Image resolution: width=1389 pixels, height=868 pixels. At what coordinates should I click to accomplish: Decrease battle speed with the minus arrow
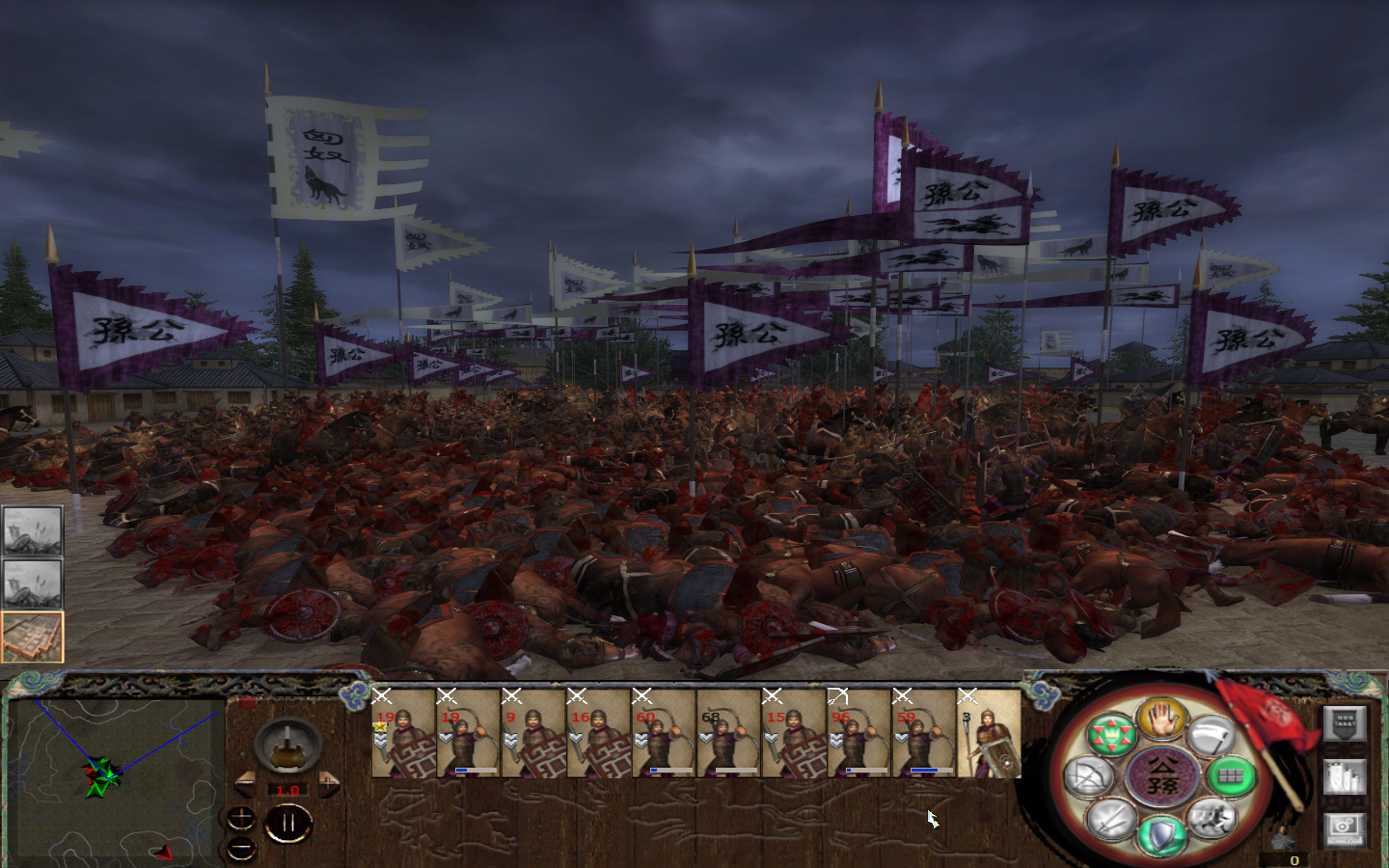(x=246, y=786)
